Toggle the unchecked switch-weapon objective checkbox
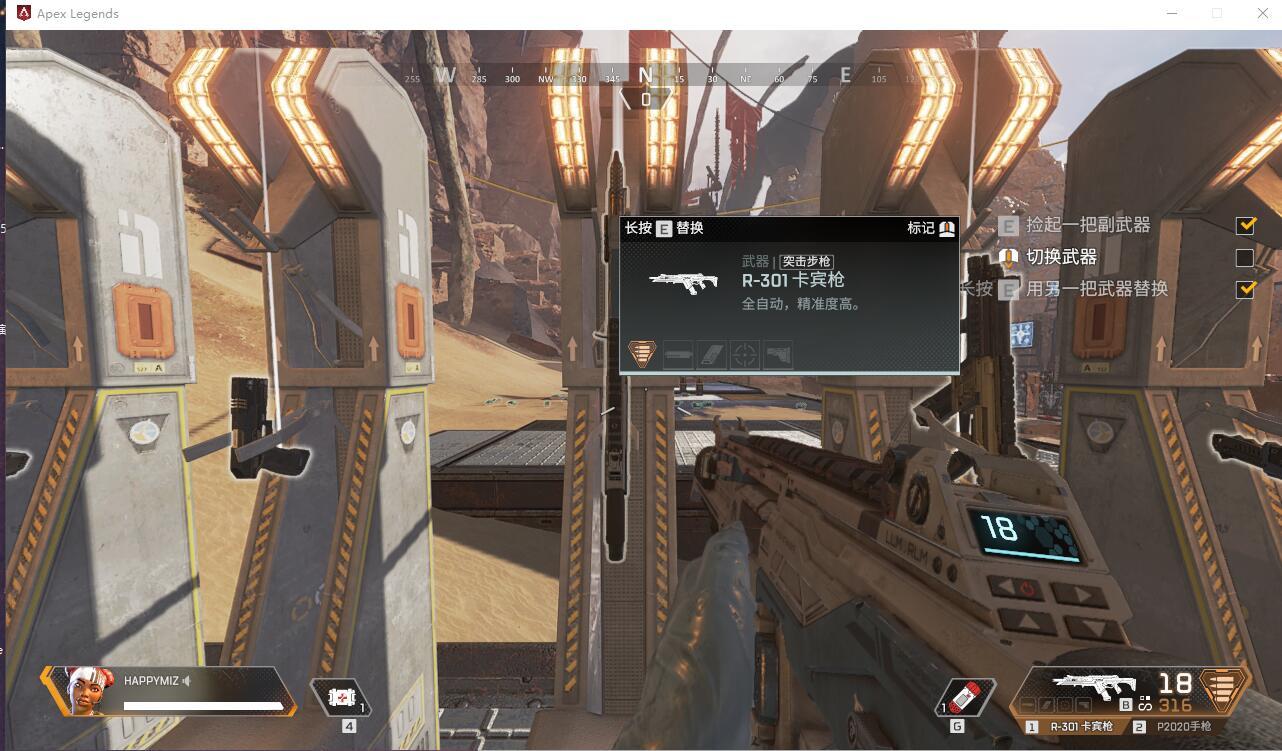Image resolution: width=1282 pixels, height=751 pixels. 1245,258
